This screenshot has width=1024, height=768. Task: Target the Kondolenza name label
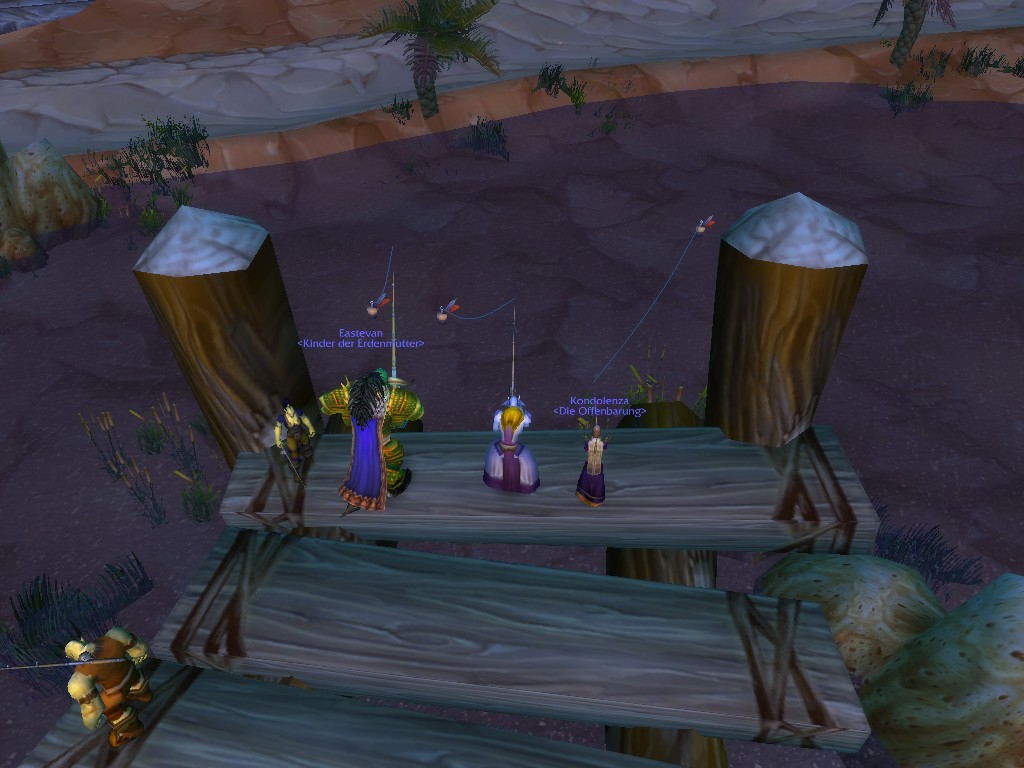coord(599,400)
